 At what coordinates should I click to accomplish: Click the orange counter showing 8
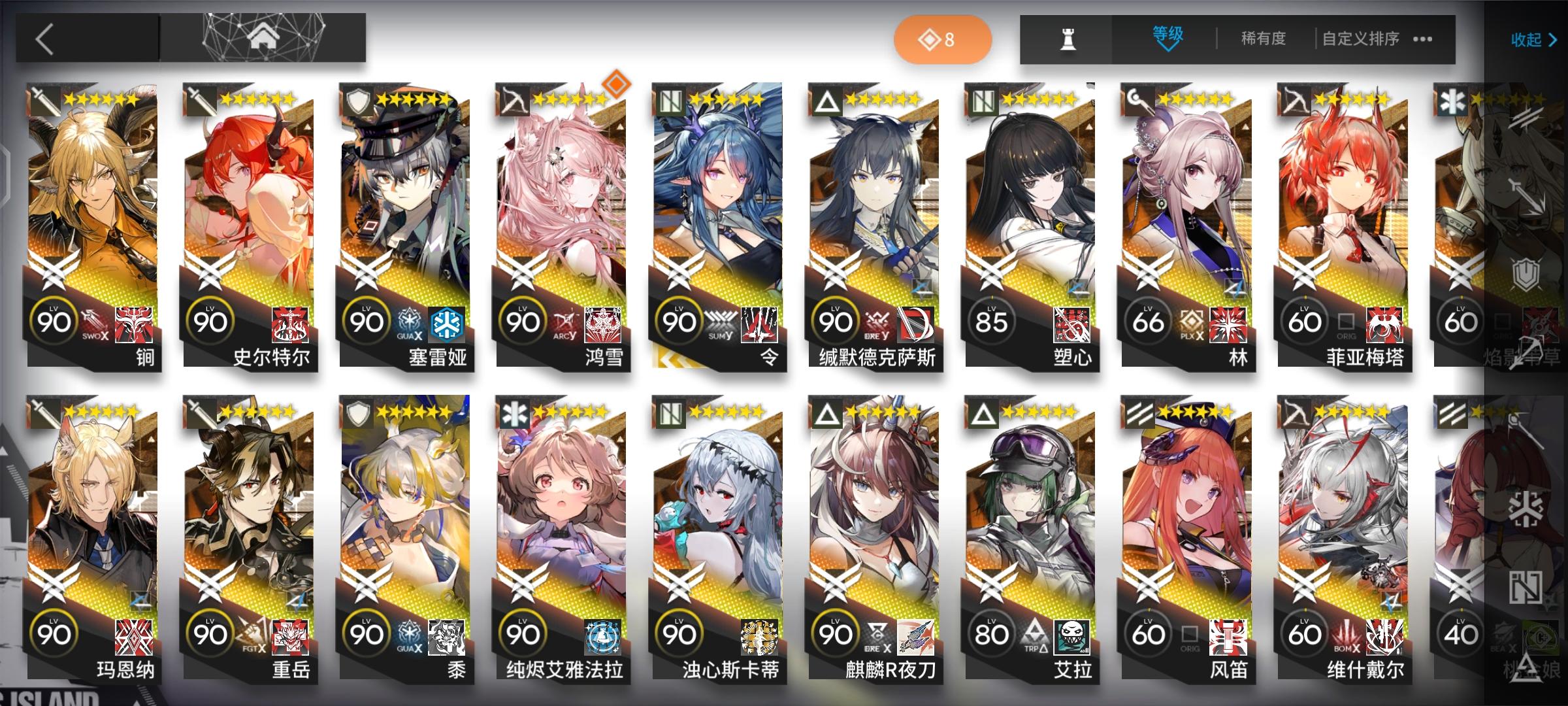pos(943,39)
